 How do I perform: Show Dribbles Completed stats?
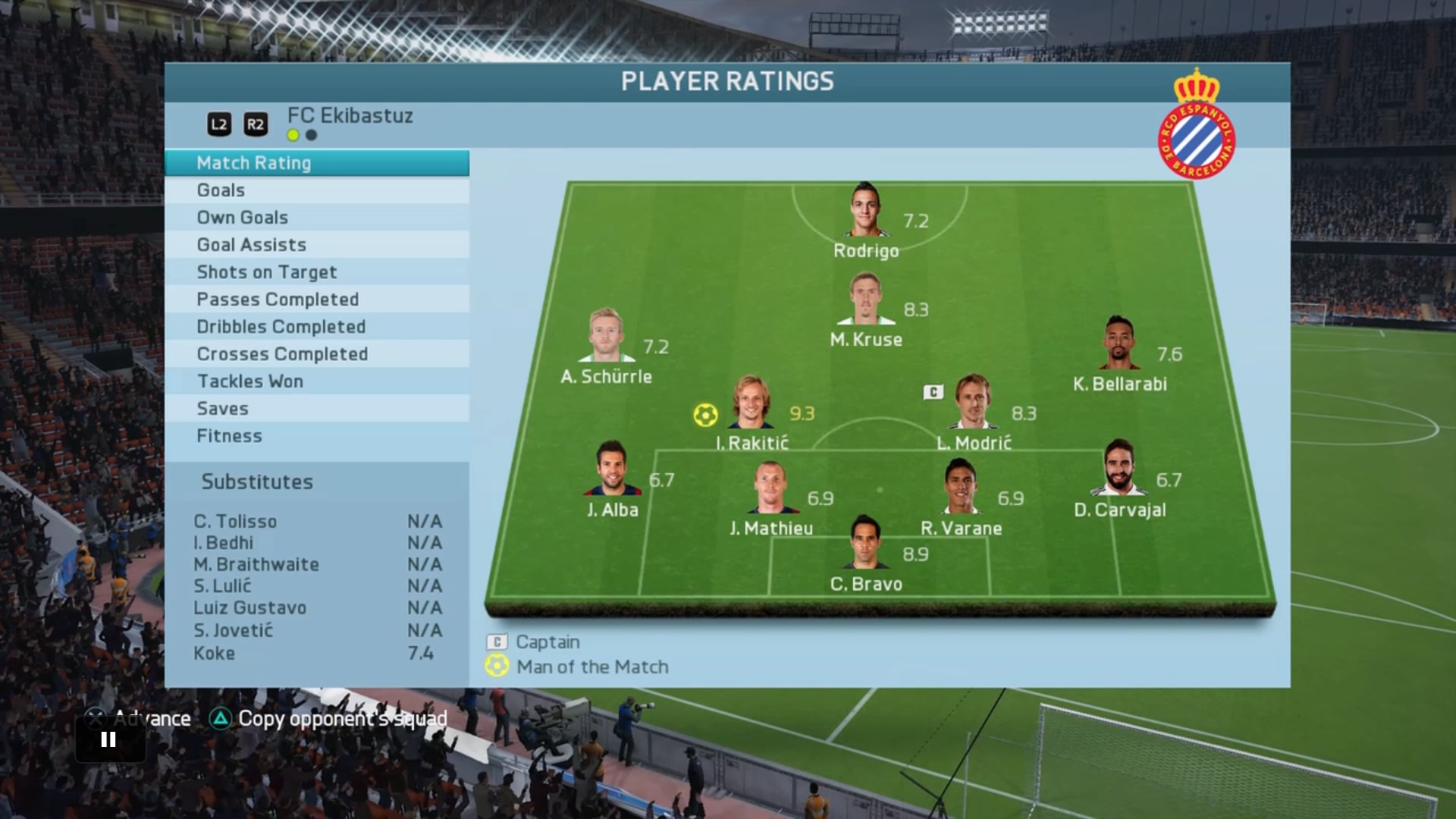[x=316, y=327]
